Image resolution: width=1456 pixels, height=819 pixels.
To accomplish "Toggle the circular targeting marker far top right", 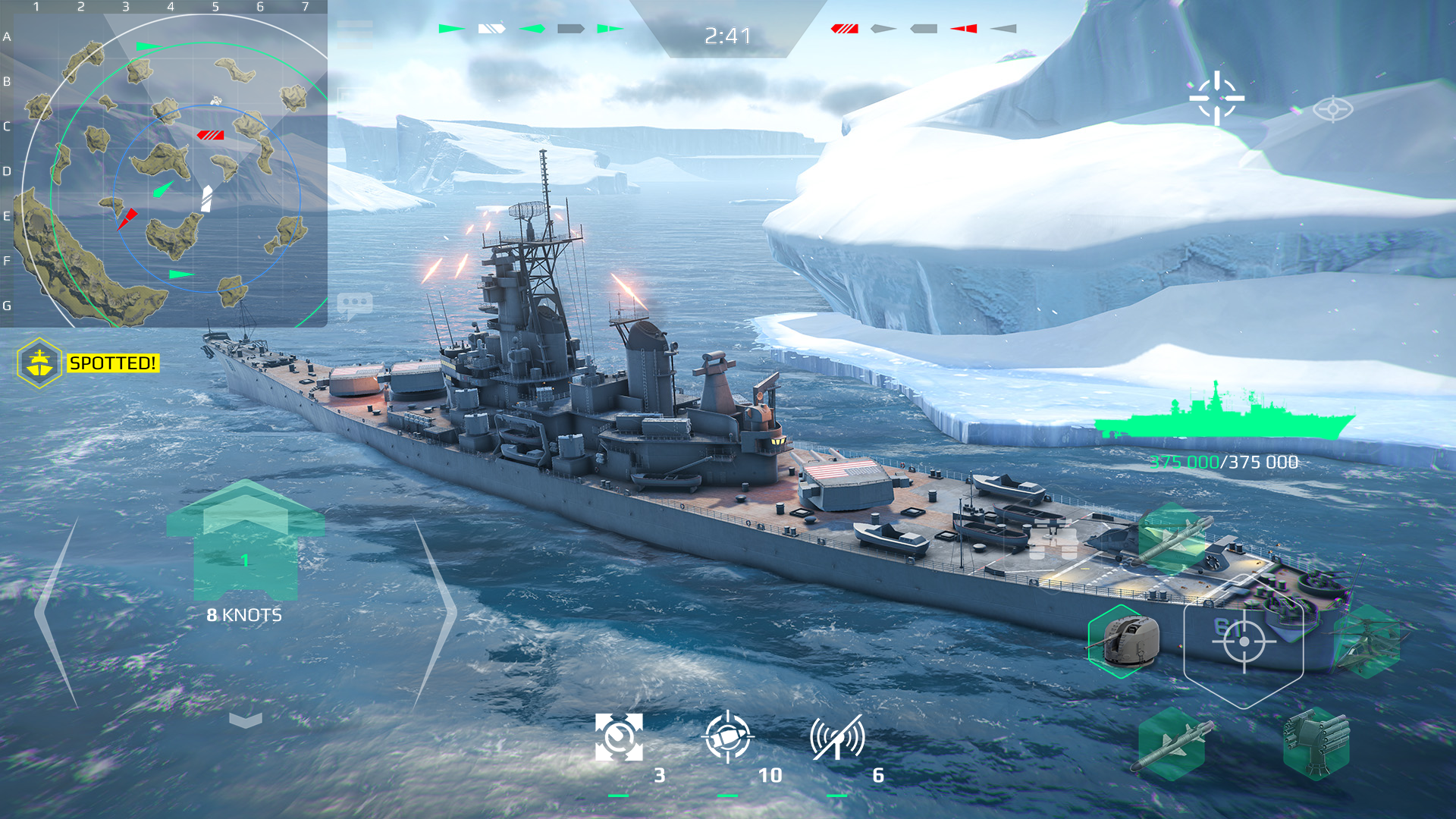I will click(x=1334, y=110).
